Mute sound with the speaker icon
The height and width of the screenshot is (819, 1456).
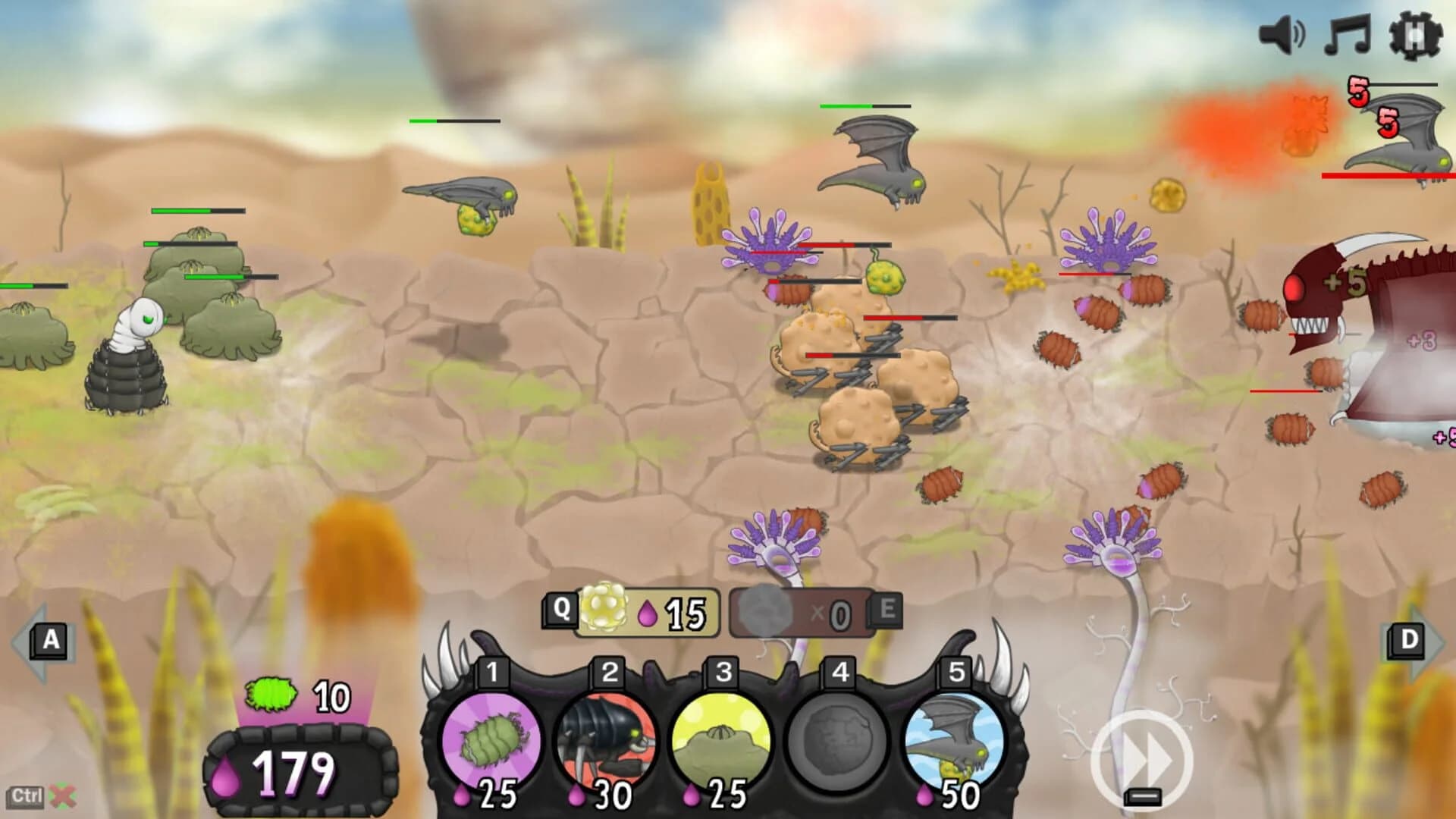point(1284,33)
